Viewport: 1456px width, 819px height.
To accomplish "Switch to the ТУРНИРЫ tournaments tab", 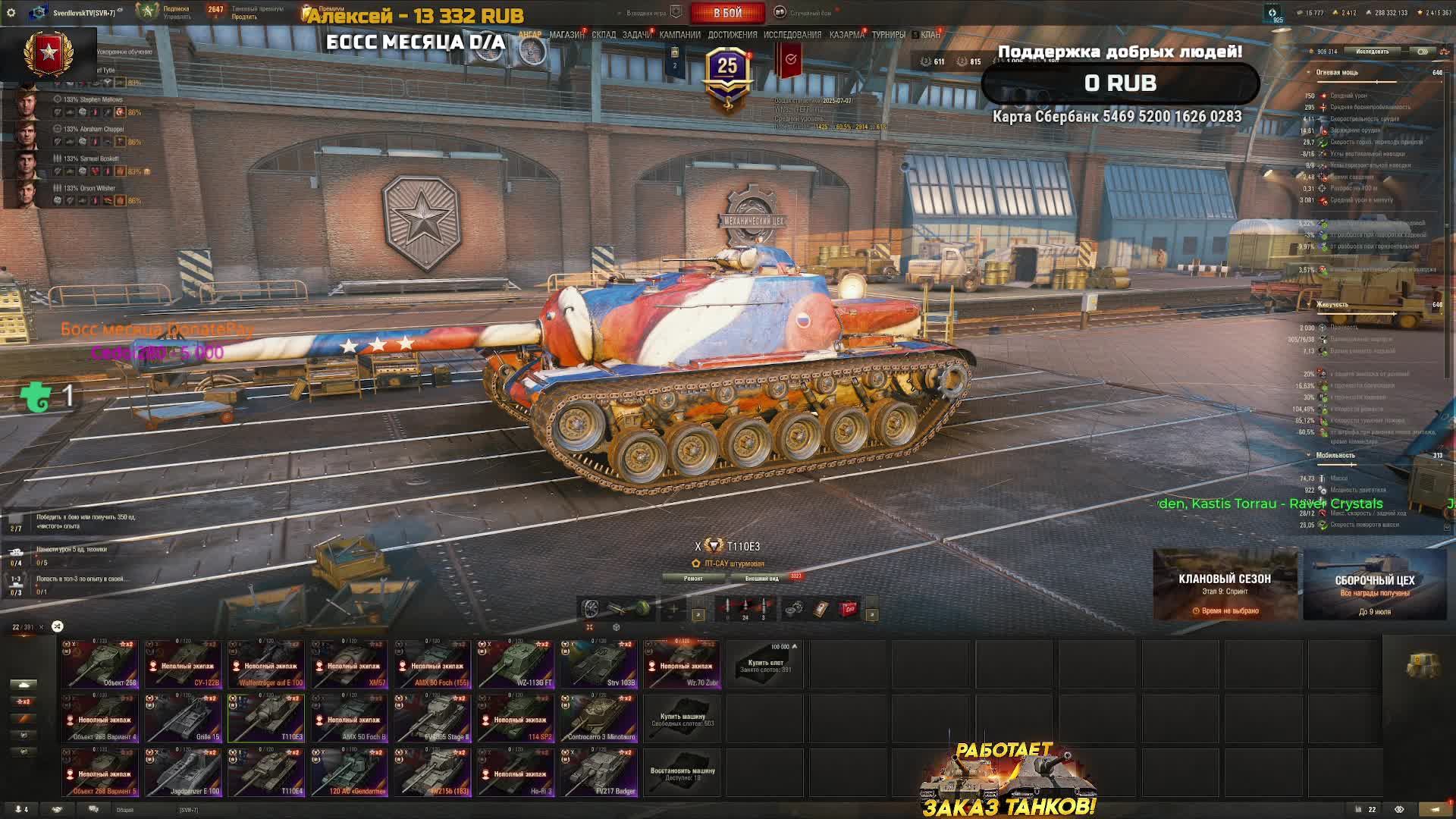I will (x=888, y=35).
